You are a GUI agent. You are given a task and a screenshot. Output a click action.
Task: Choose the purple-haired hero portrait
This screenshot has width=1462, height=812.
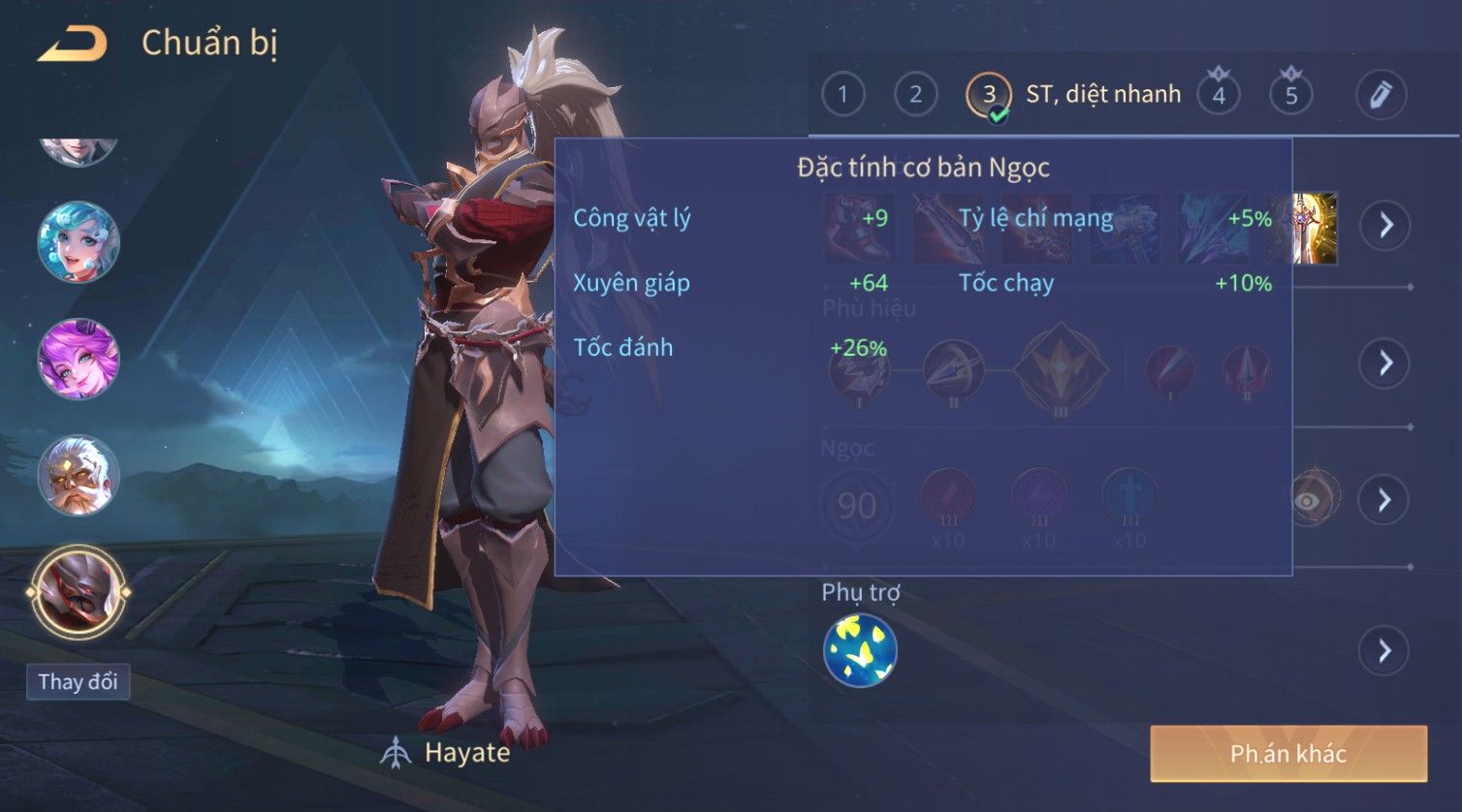(x=79, y=359)
